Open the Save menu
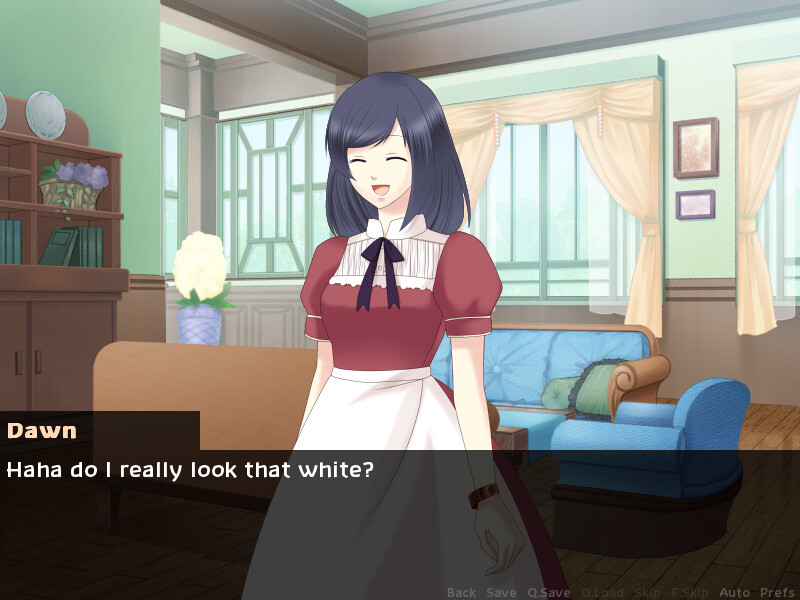Image resolution: width=800 pixels, height=600 pixels. [x=501, y=592]
